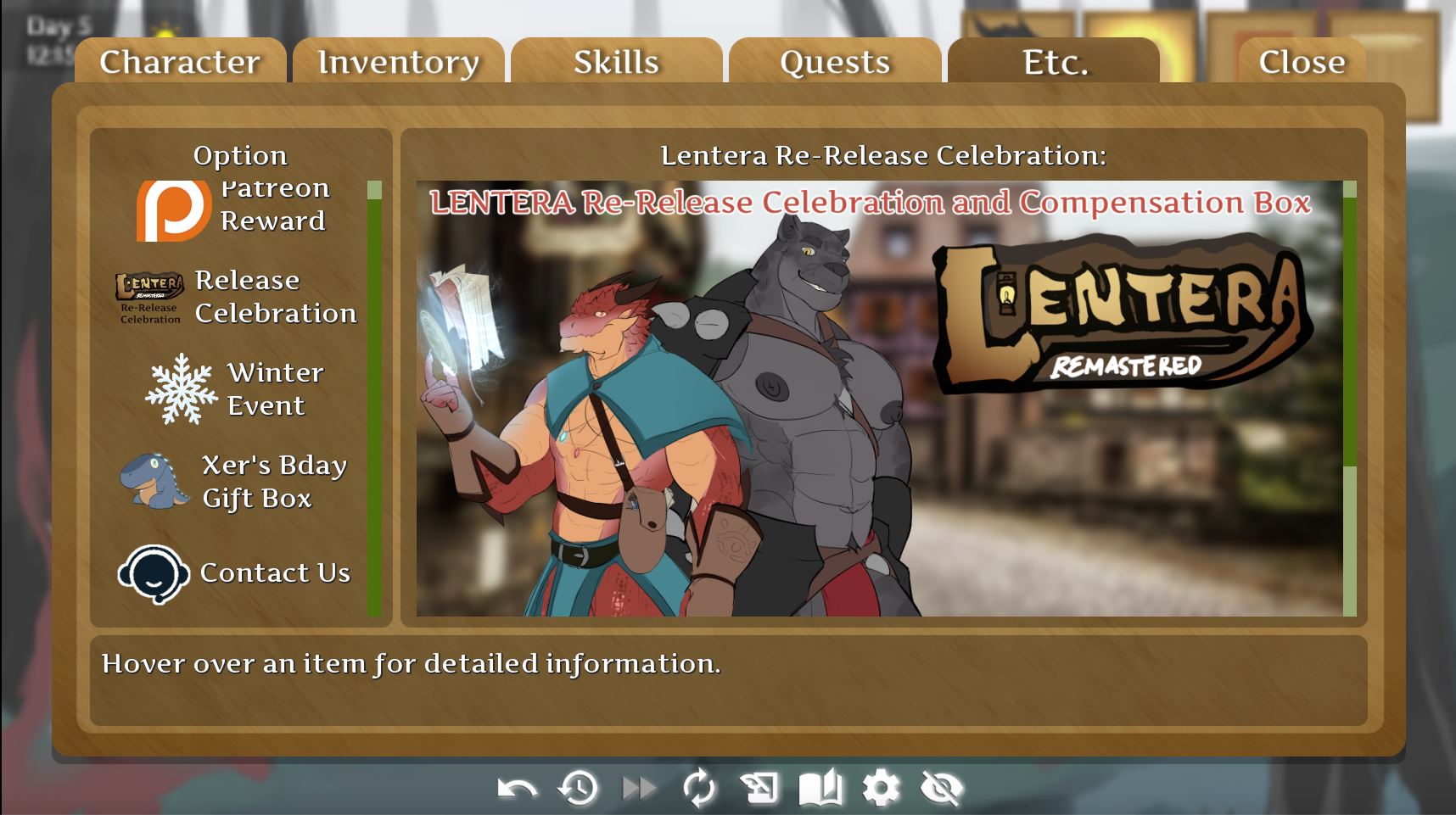Open the save/load page icon
Image resolution: width=1456 pixels, height=815 pixels.
pyautogui.click(x=759, y=789)
